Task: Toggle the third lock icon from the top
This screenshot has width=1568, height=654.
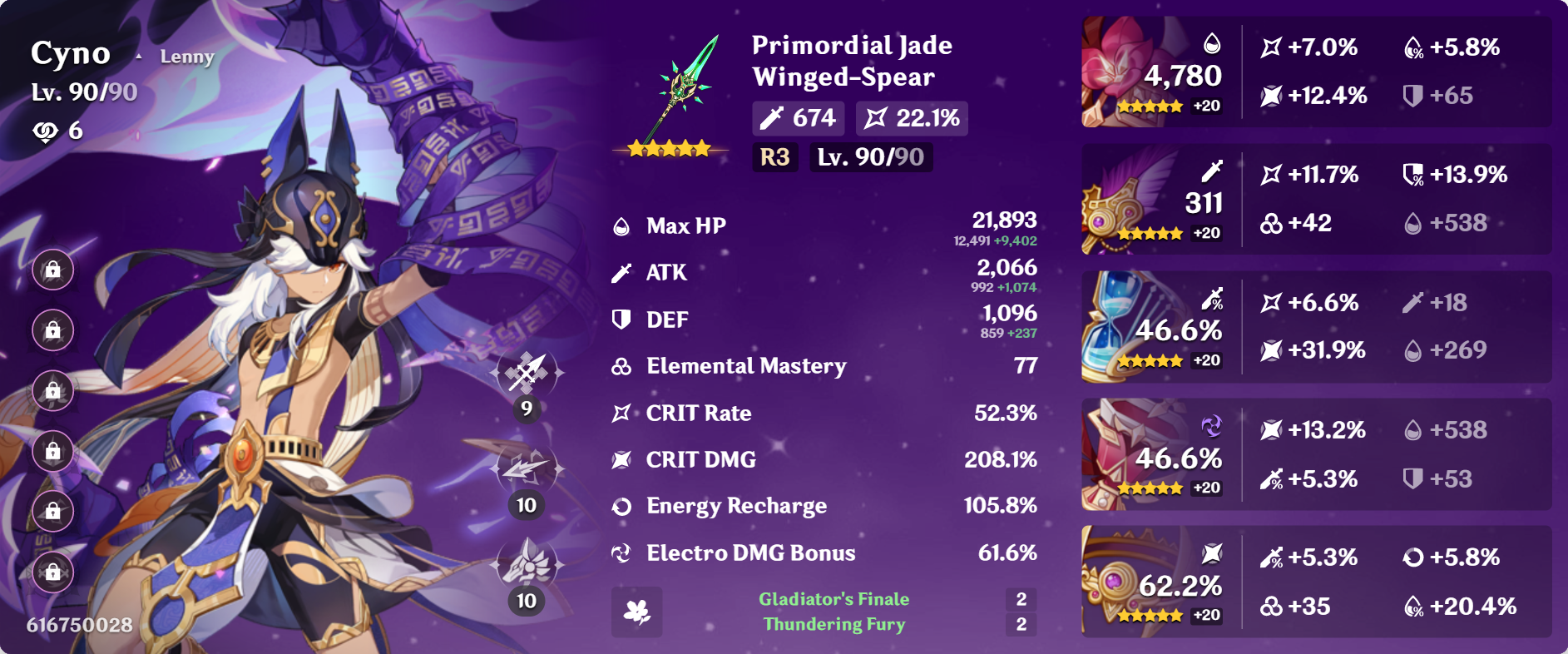Action: 52,390
